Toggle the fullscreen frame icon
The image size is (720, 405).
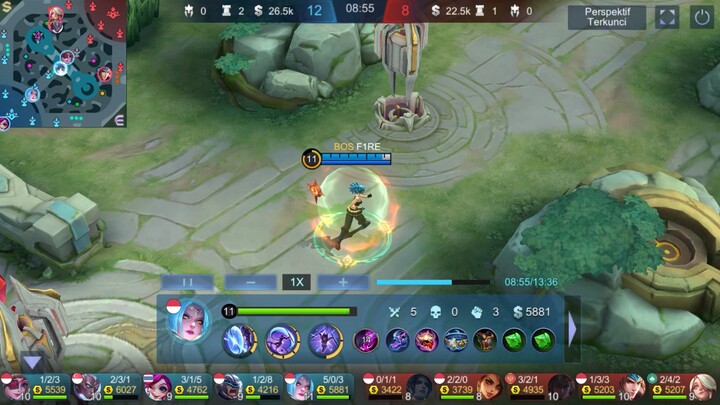tap(666, 17)
